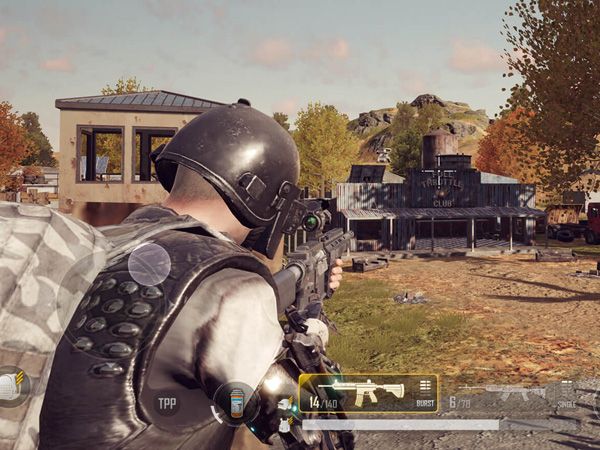Image resolution: width=600 pixels, height=450 pixels.
Task: Use the energy drink canister item
Action: click(x=236, y=404)
